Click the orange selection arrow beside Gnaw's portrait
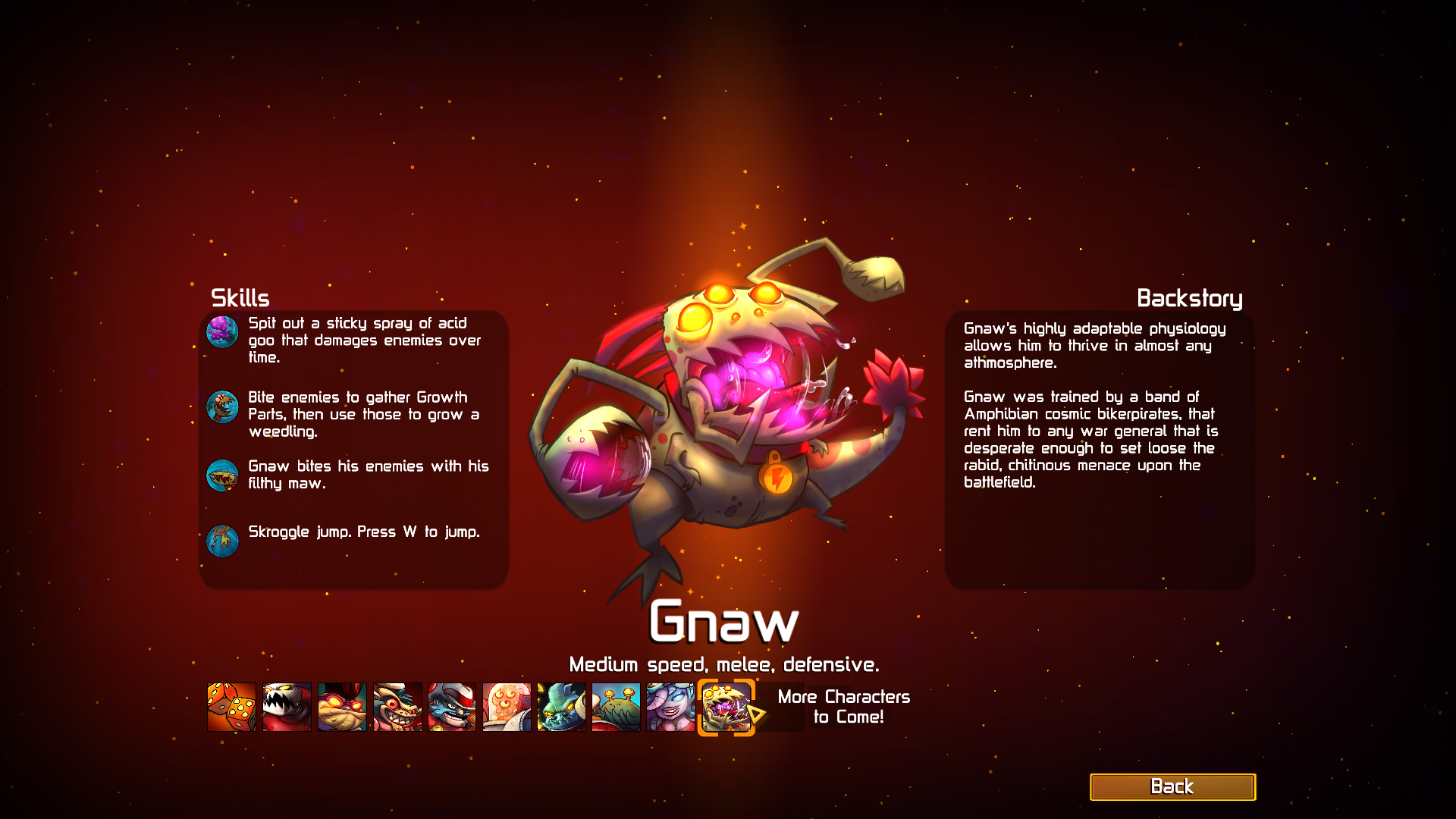This screenshot has width=1456, height=819. [x=758, y=713]
